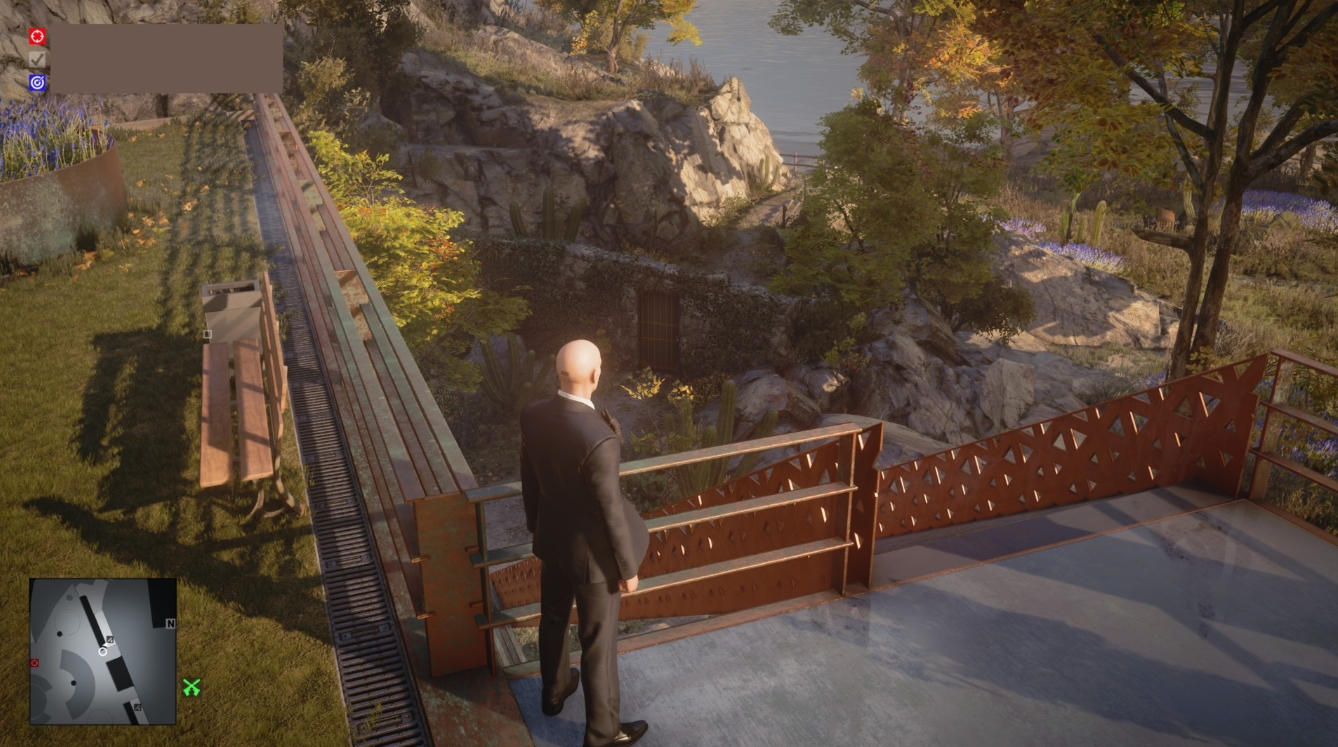
Task: Select the red target marker on the minimap
Action: 34,663
